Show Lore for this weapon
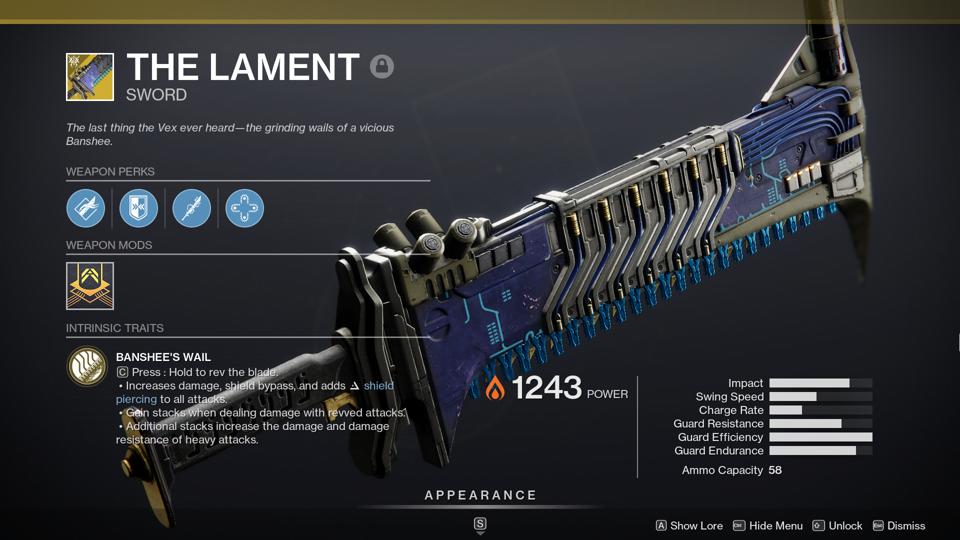 (x=689, y=525)
